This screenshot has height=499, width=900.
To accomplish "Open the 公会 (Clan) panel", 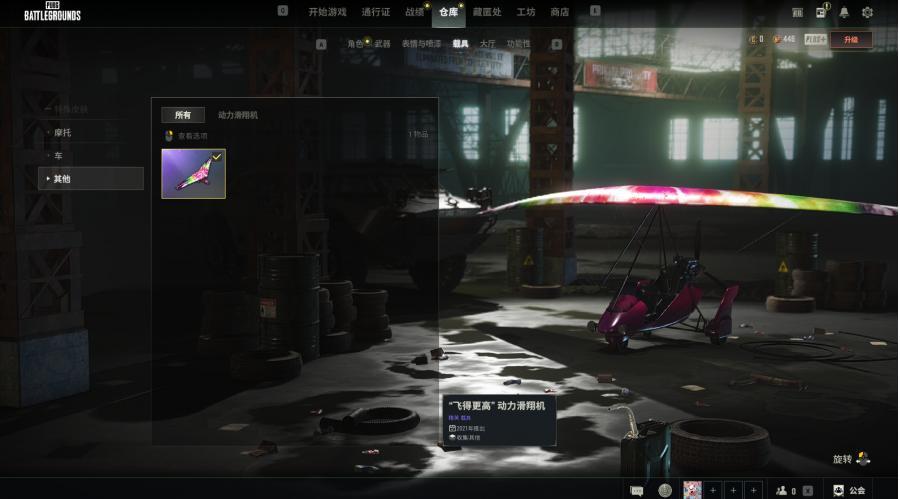I will point(848,490).
